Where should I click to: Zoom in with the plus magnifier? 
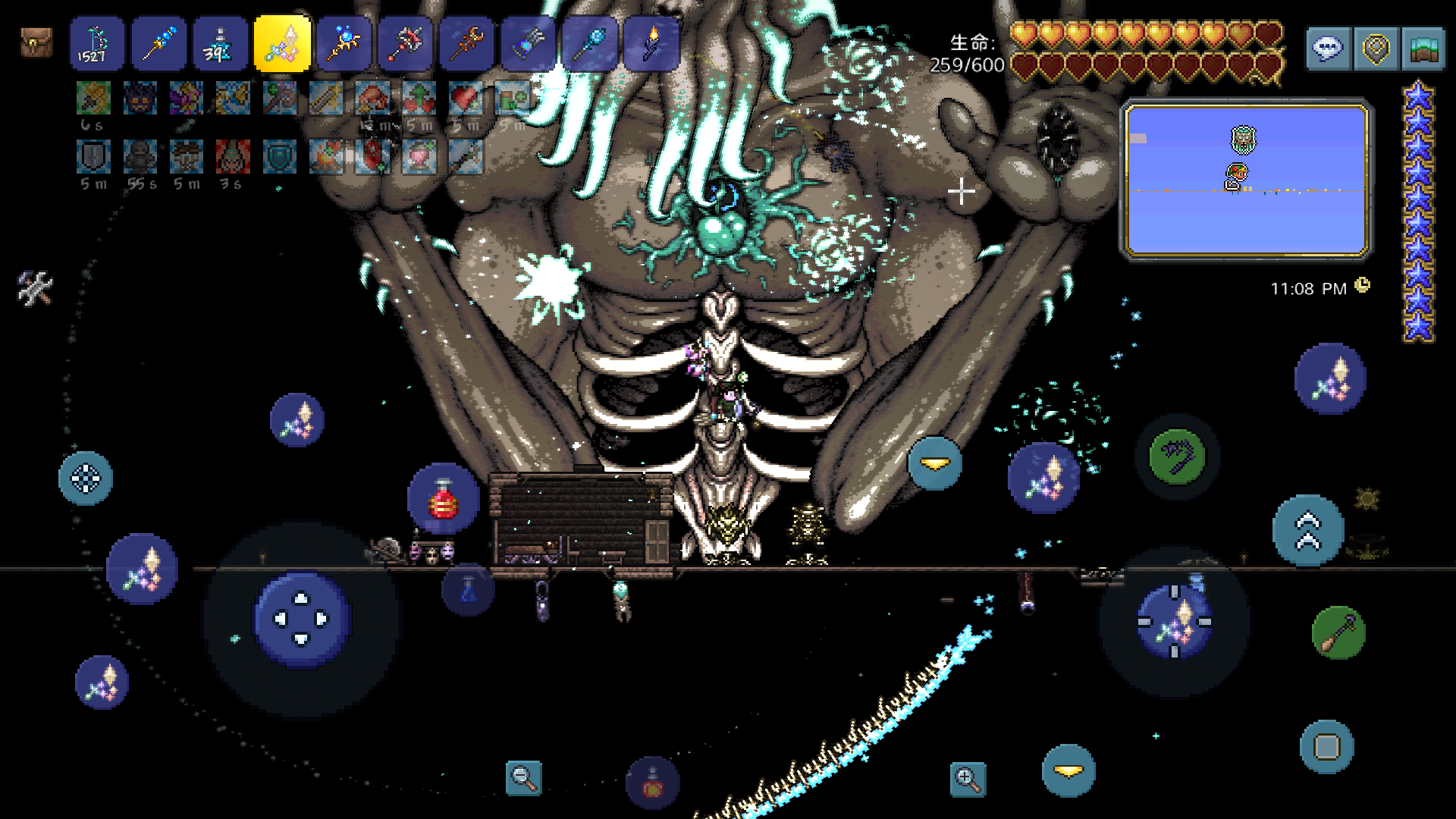(x=968, y=779)
